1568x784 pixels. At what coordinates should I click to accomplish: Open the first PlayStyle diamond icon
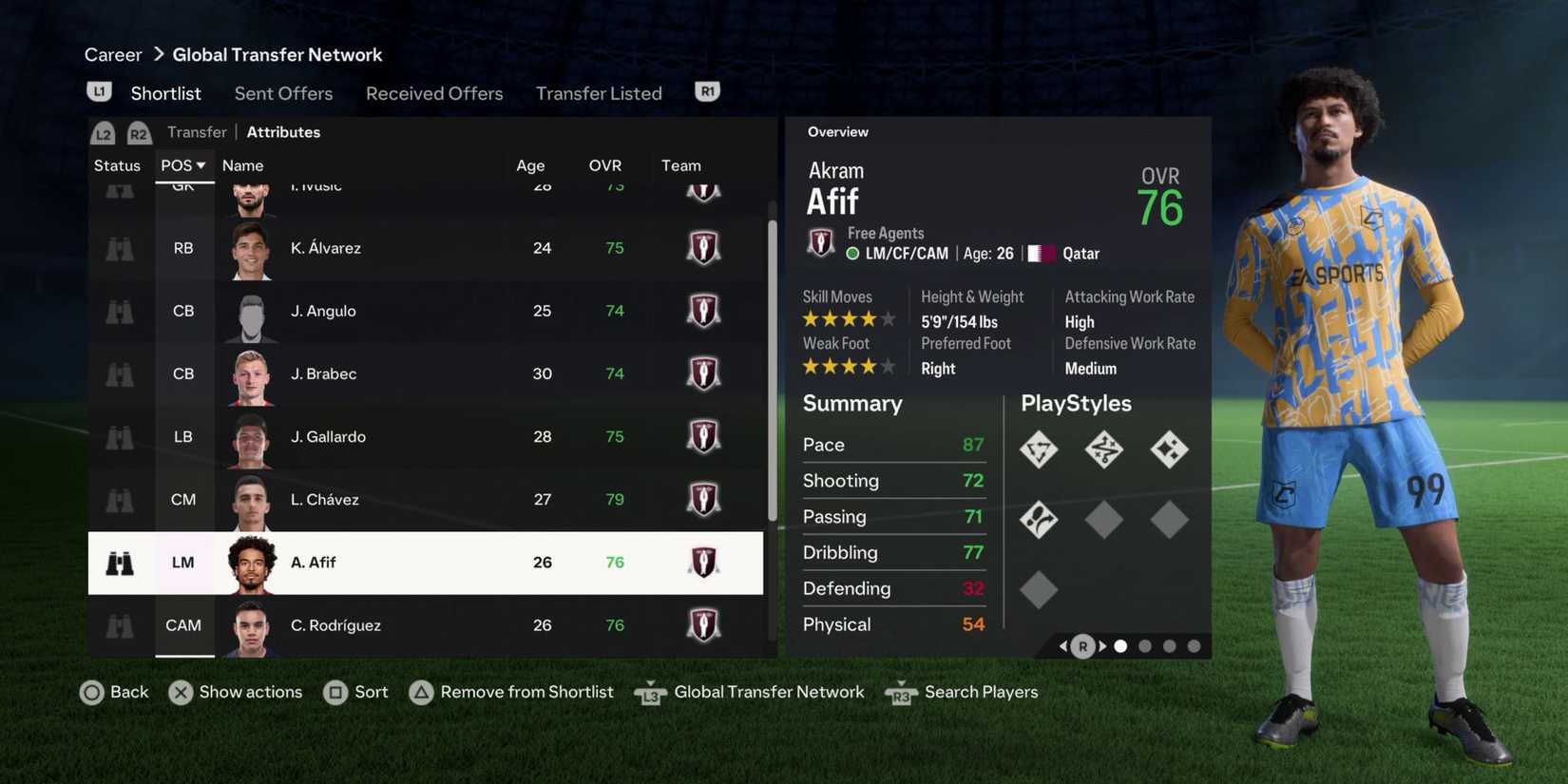tap(1039, 449)
